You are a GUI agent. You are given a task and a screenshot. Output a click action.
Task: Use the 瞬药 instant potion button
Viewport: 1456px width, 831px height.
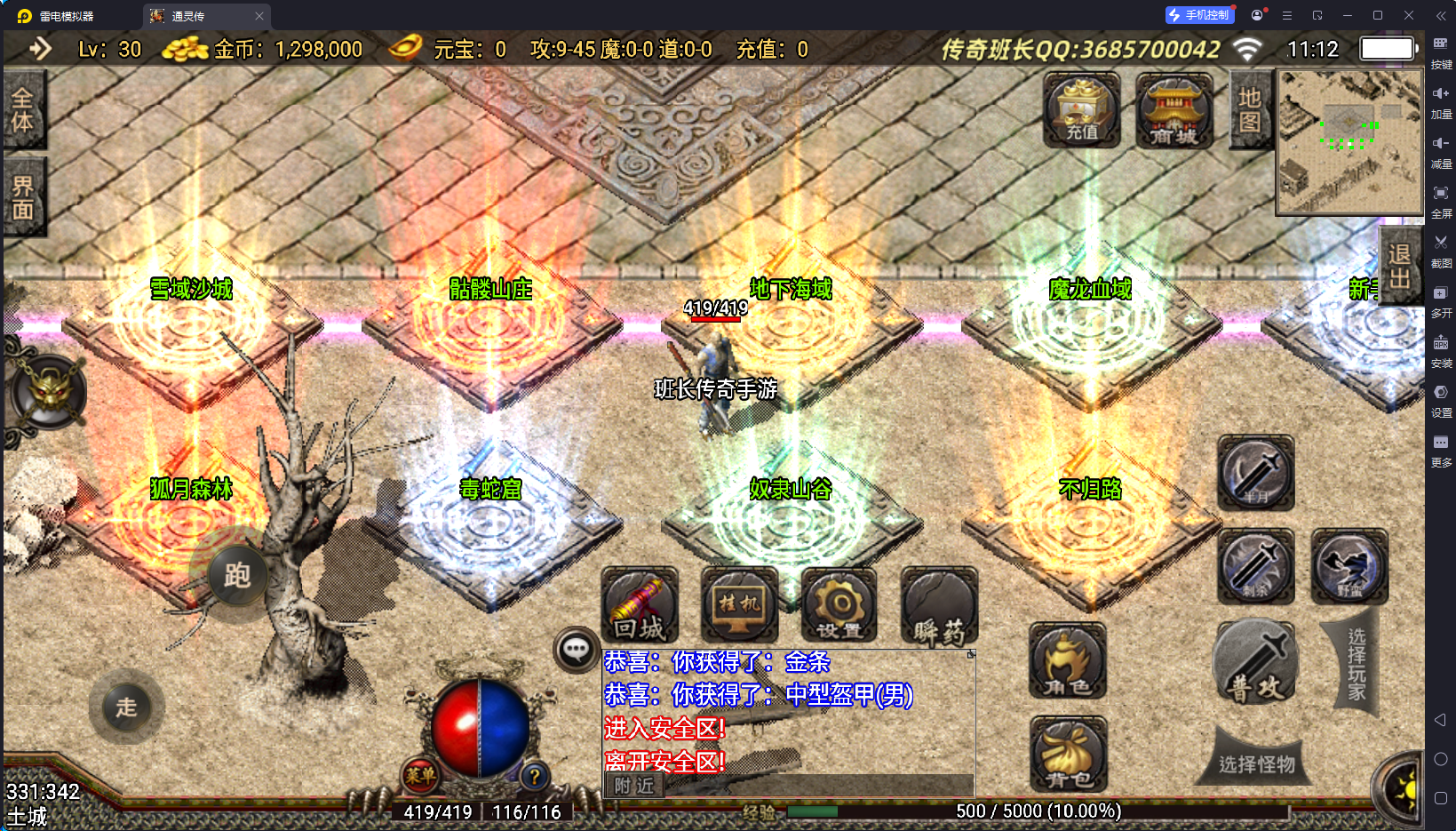(x=939, y=606)
